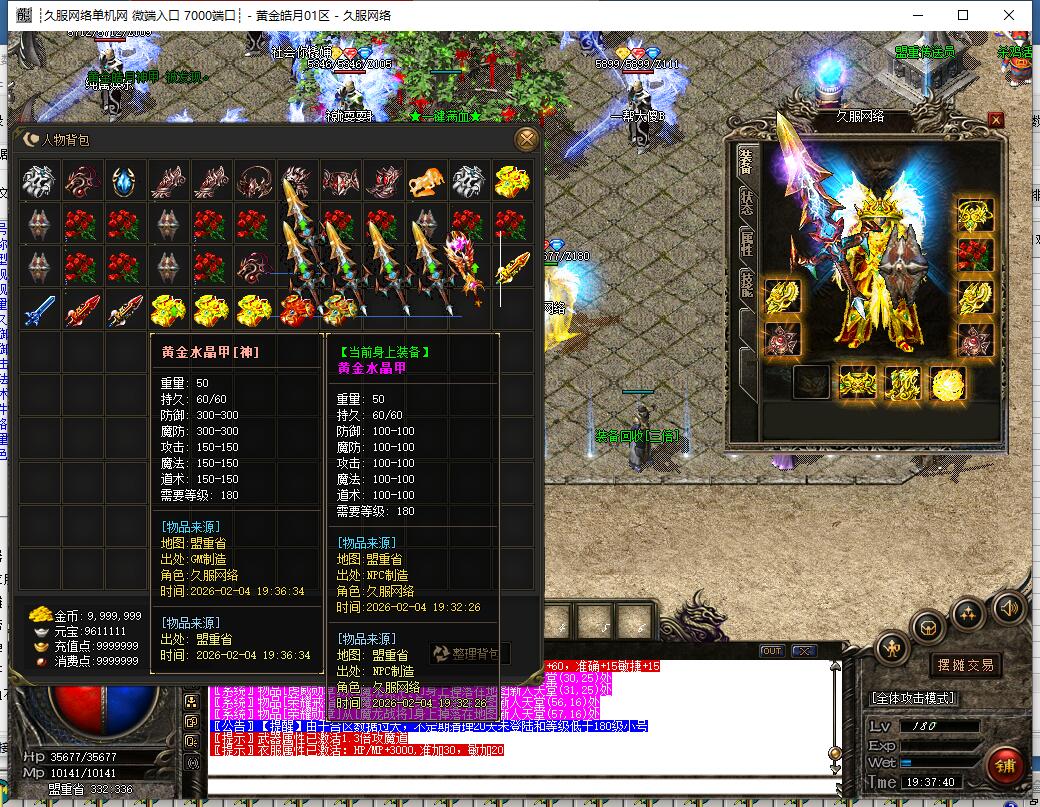Show the 技能 skills tab

(x=746, y=285)
